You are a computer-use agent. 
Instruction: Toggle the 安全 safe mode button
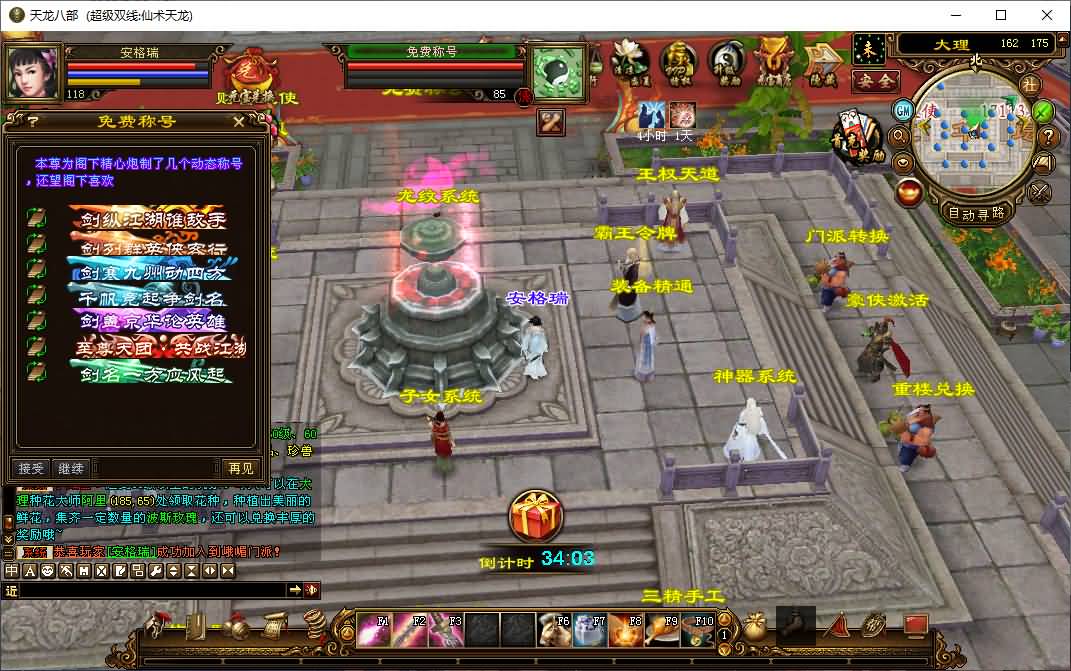click(x=875, y=81)
